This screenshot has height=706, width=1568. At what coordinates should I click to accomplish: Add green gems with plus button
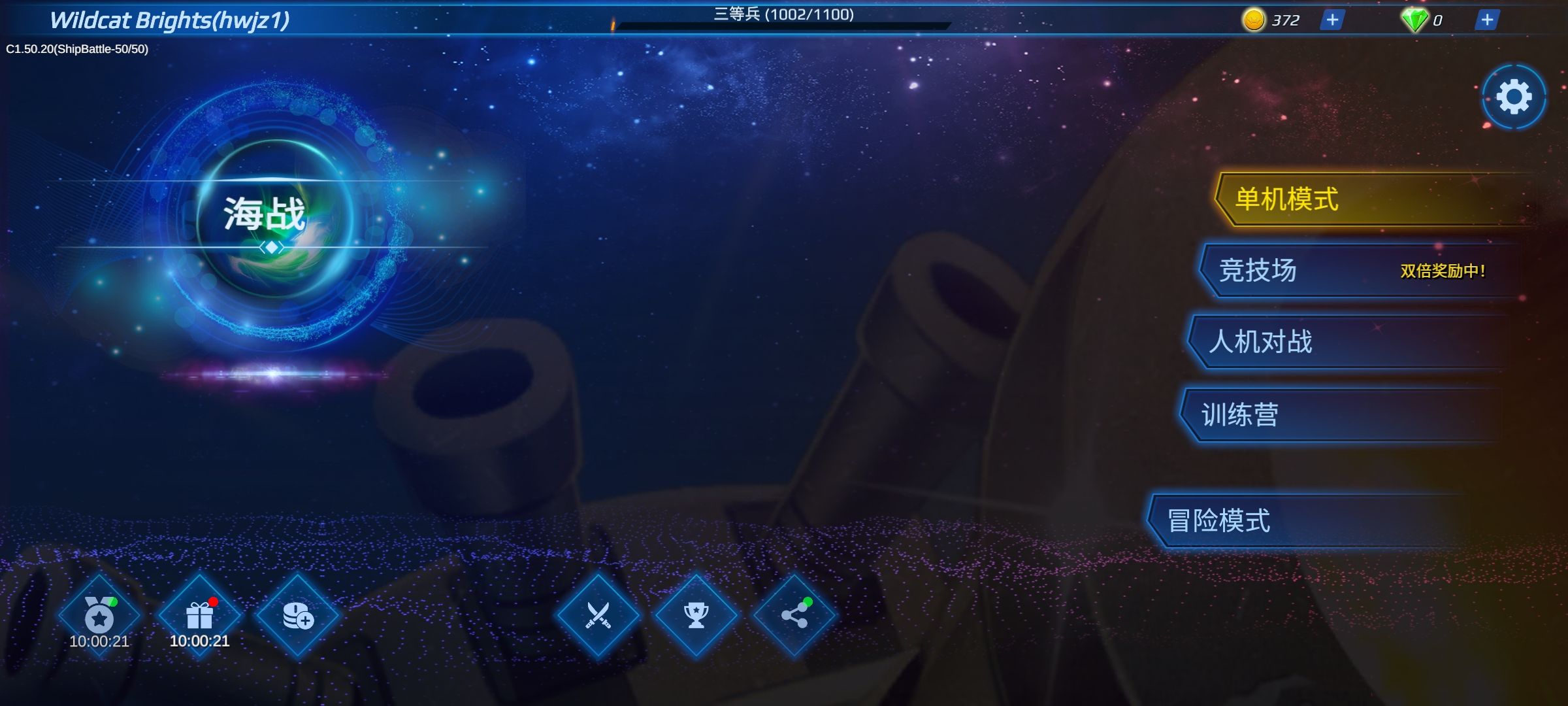(x=1487, y=20)
